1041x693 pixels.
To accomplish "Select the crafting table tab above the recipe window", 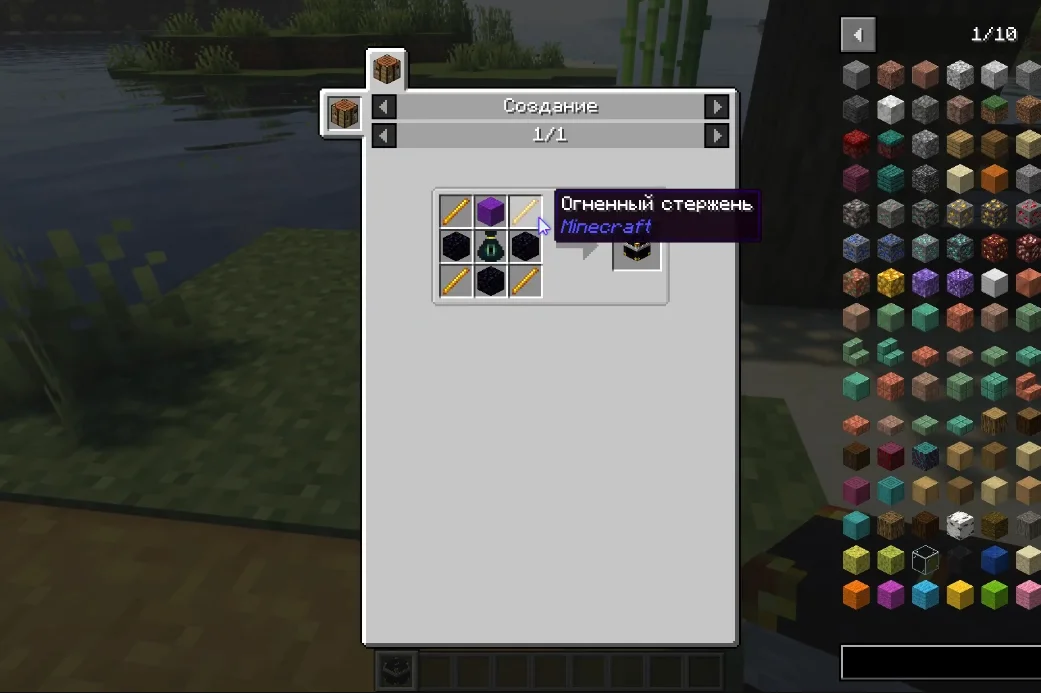I will coord(387,69).
